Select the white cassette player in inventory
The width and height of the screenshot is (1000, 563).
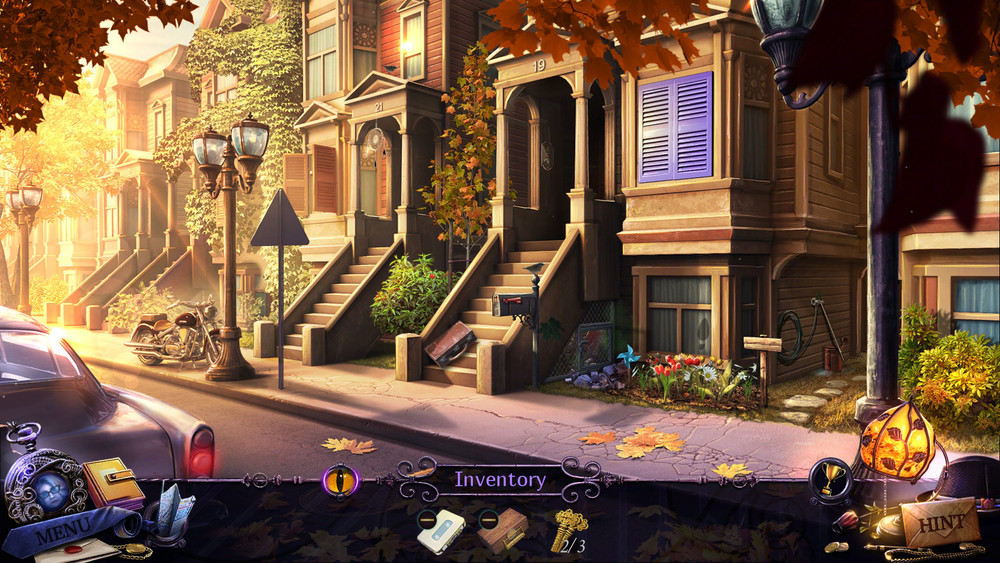point(443,530)
